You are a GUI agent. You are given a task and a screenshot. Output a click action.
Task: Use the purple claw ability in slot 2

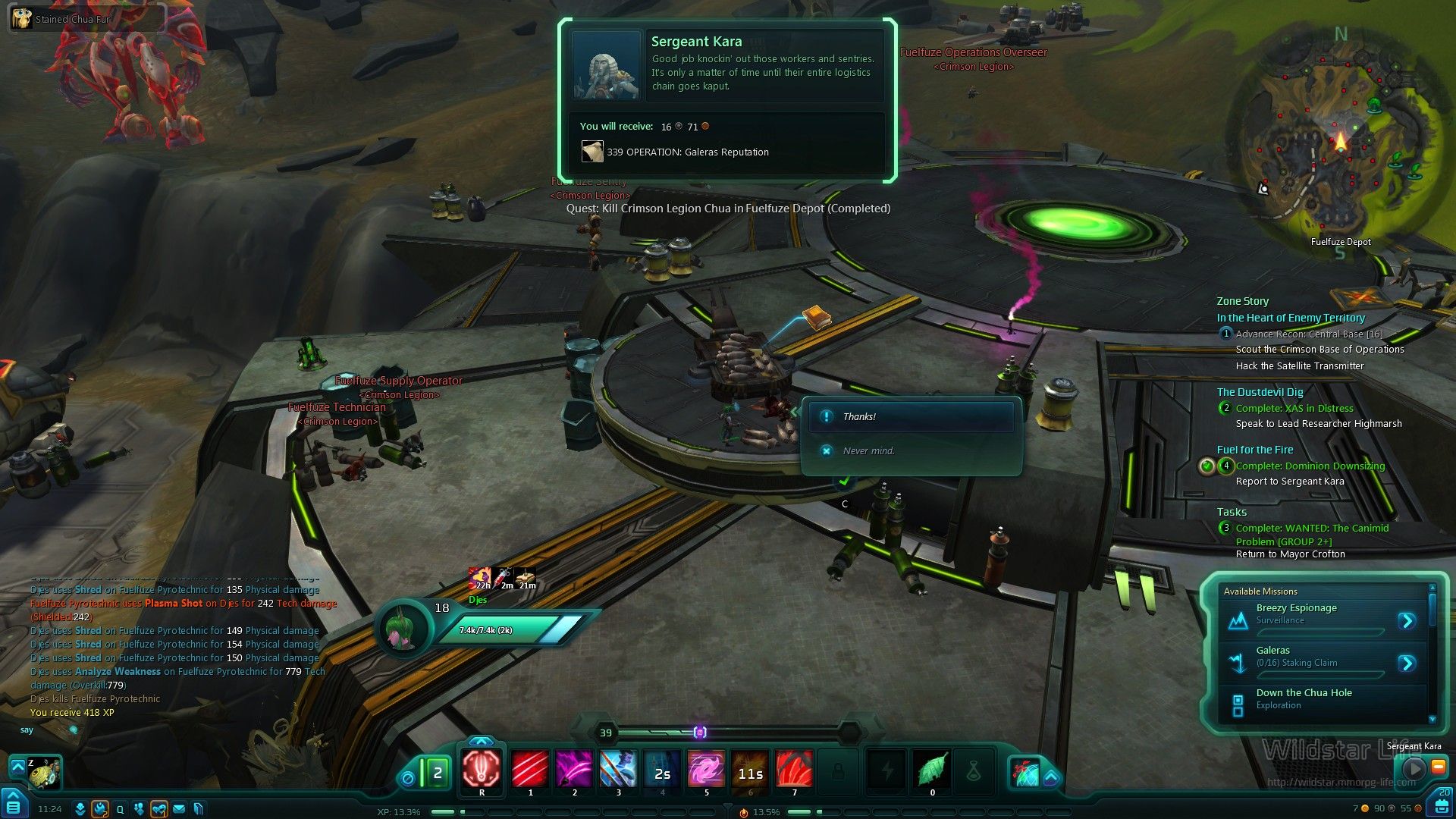tap(574, 770)
